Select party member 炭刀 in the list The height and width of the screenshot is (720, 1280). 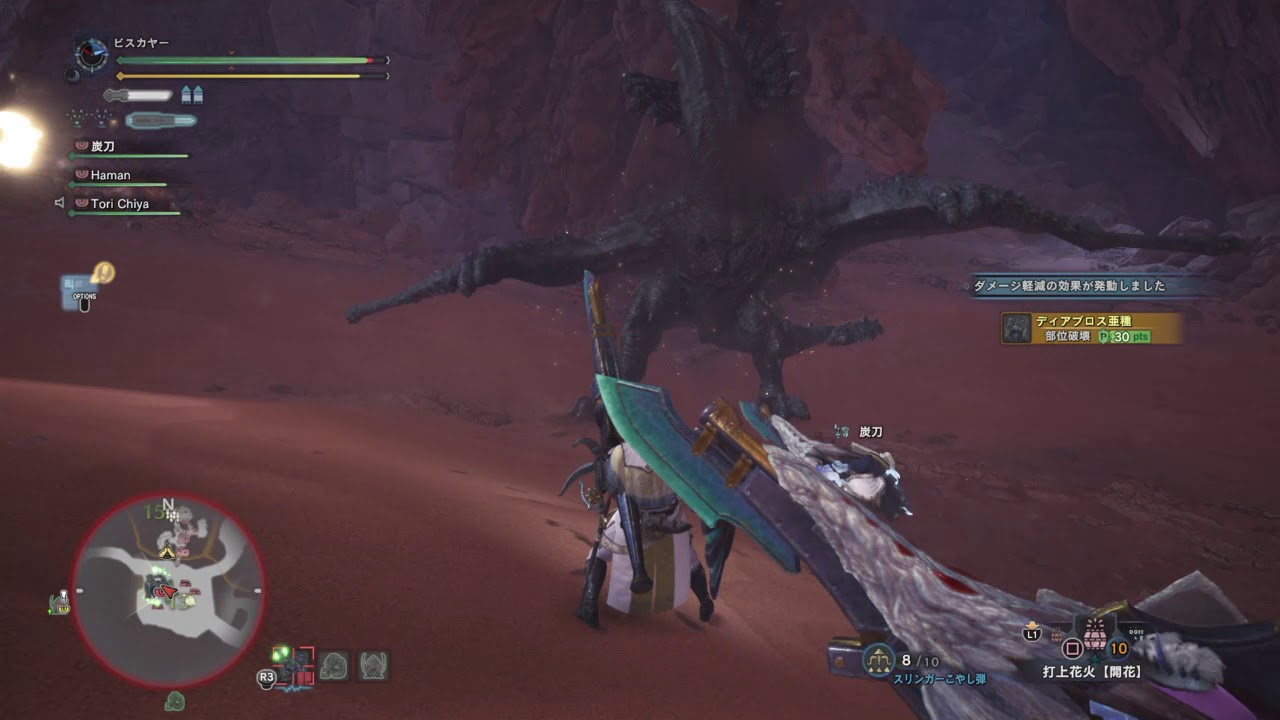(103, 147)
